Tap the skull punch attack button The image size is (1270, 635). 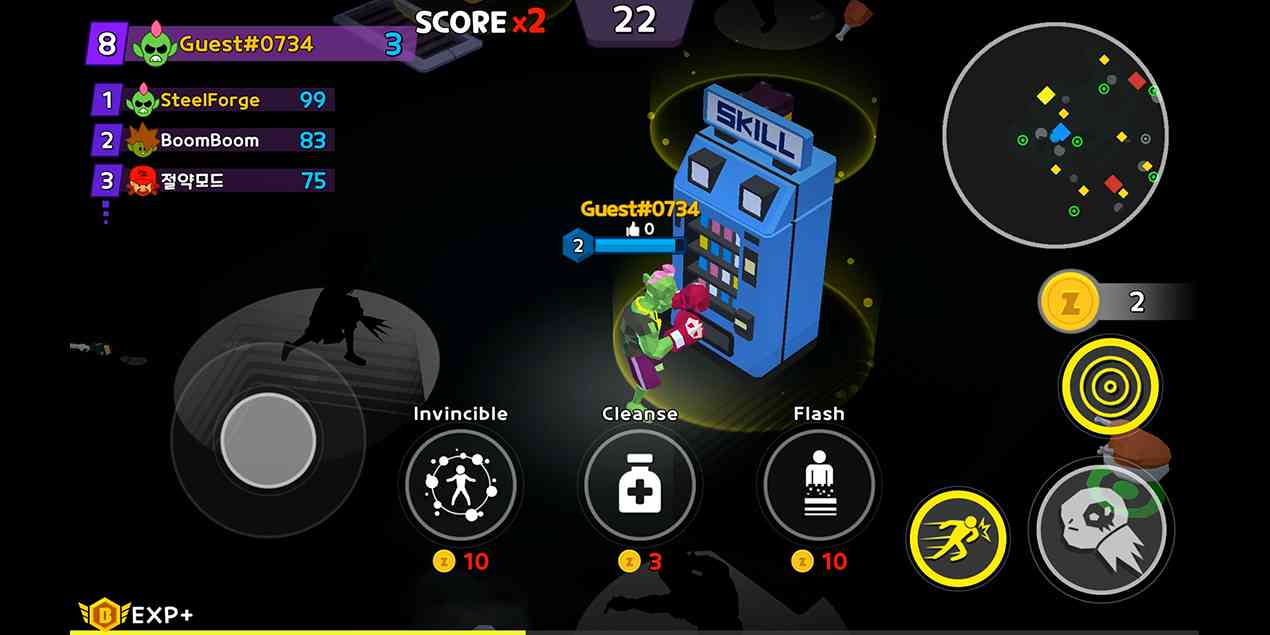click(x=1101, y=529)
